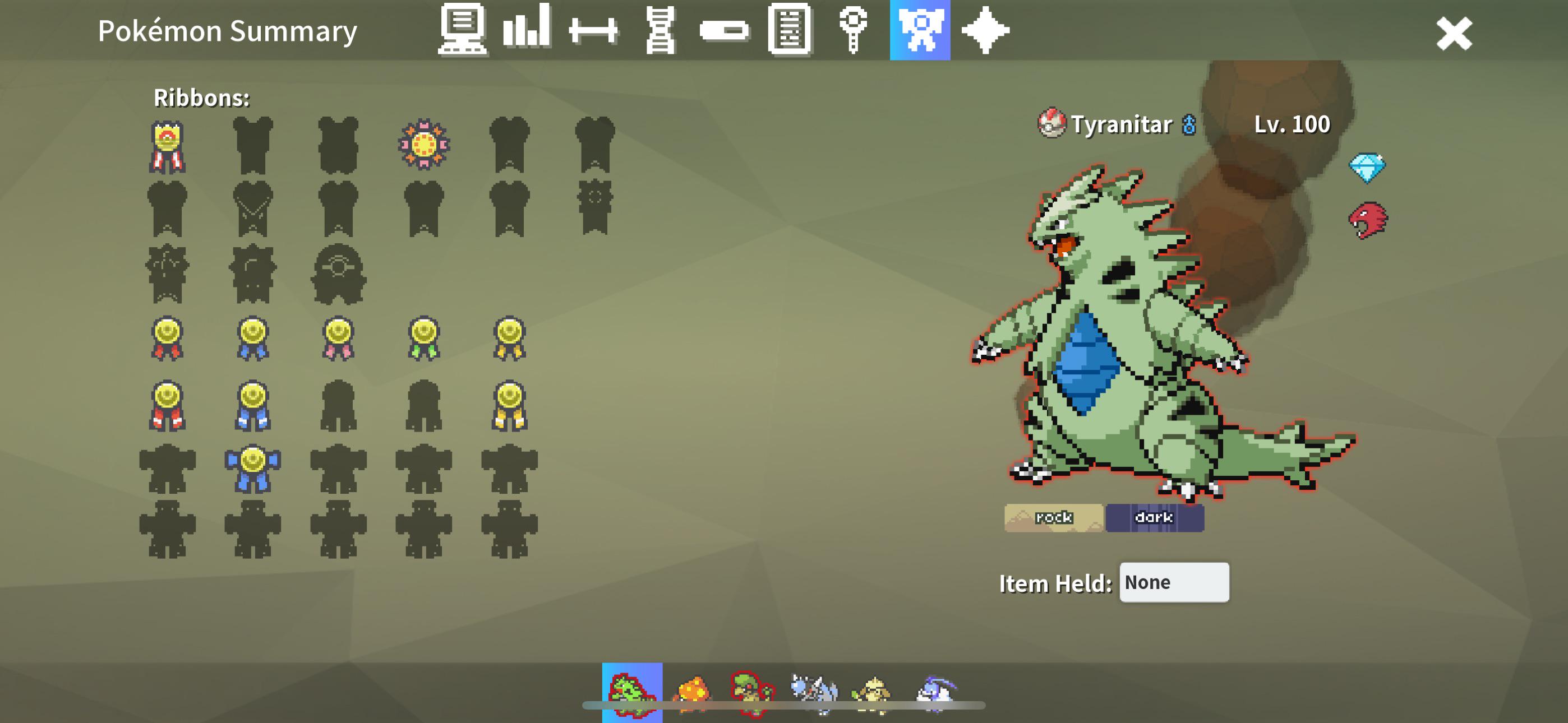Click the Poké Ball icon next to Tyranitar

(1053, 123)
